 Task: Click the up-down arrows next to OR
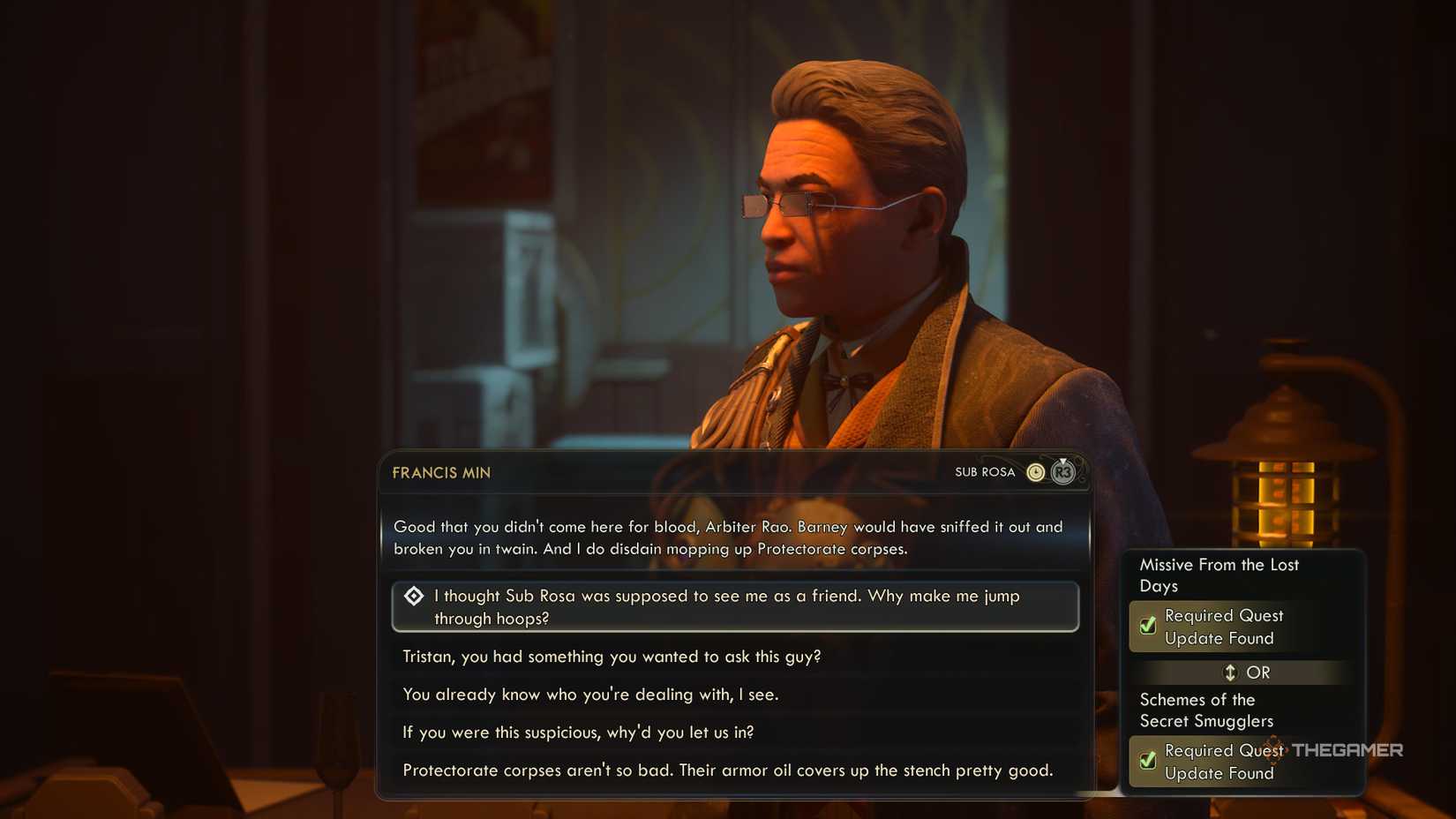click(x=1230, y=672)
